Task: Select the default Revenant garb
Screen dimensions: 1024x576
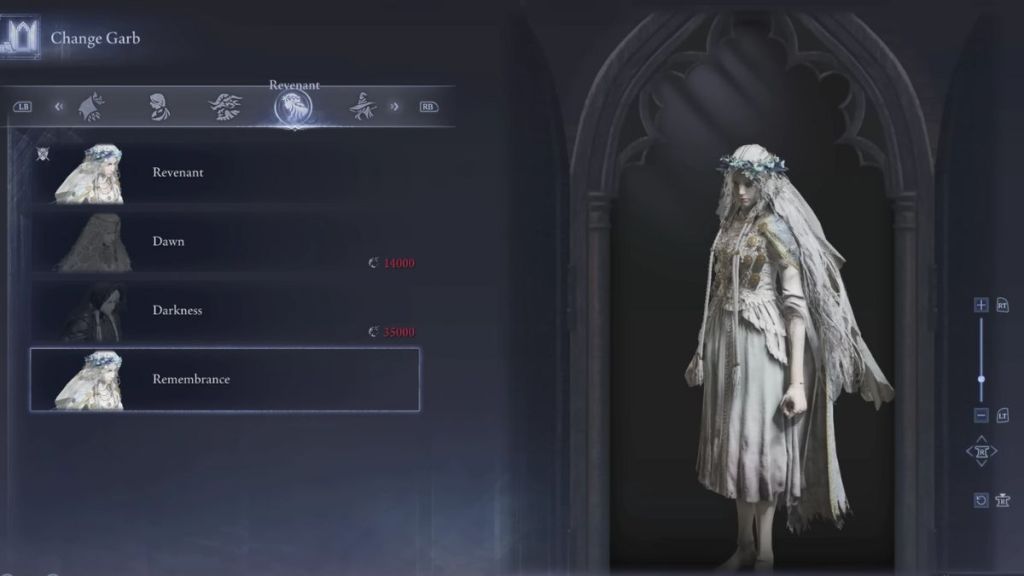Action: point(225,173)
